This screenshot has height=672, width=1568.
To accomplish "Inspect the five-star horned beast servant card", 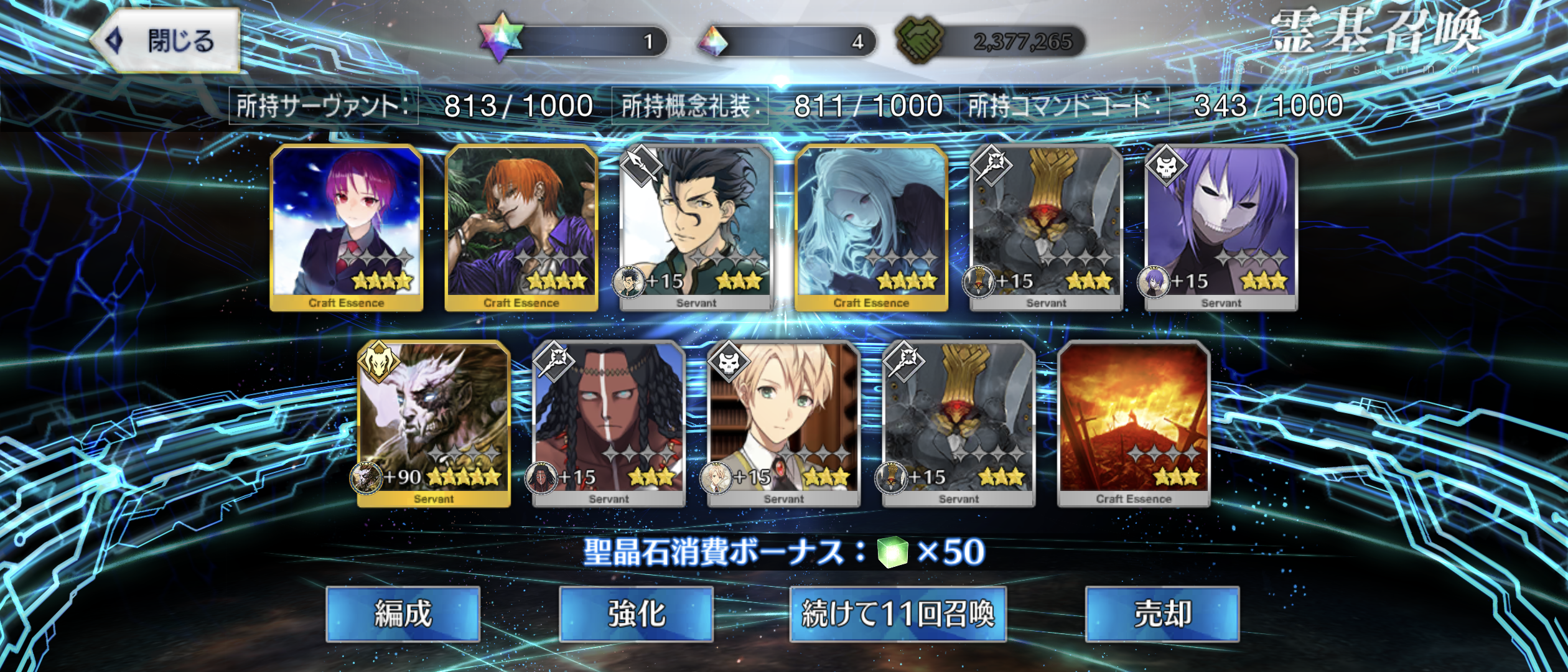I will click(434, 424).
